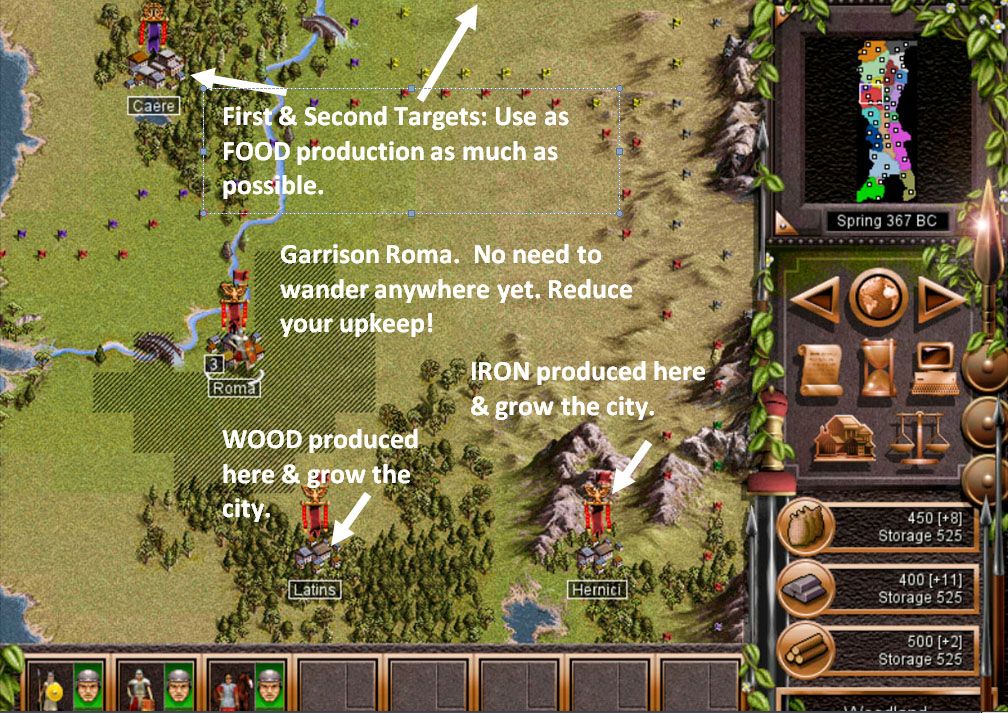The width and height of the screenshot is (1008, 713).
Task: Click the hourglass end turn icon
Action: click(x=877, y=367)
